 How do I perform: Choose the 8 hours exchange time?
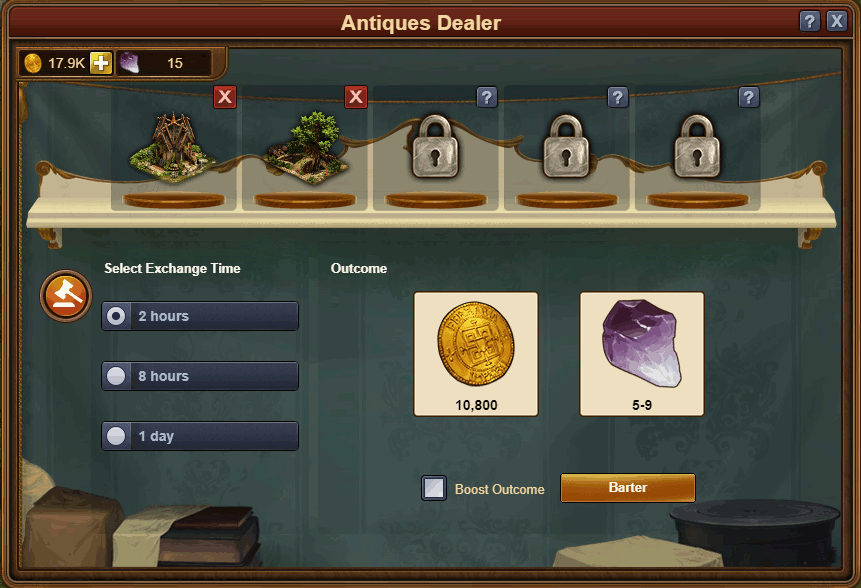pyautogui.click(x=200, y=376)
